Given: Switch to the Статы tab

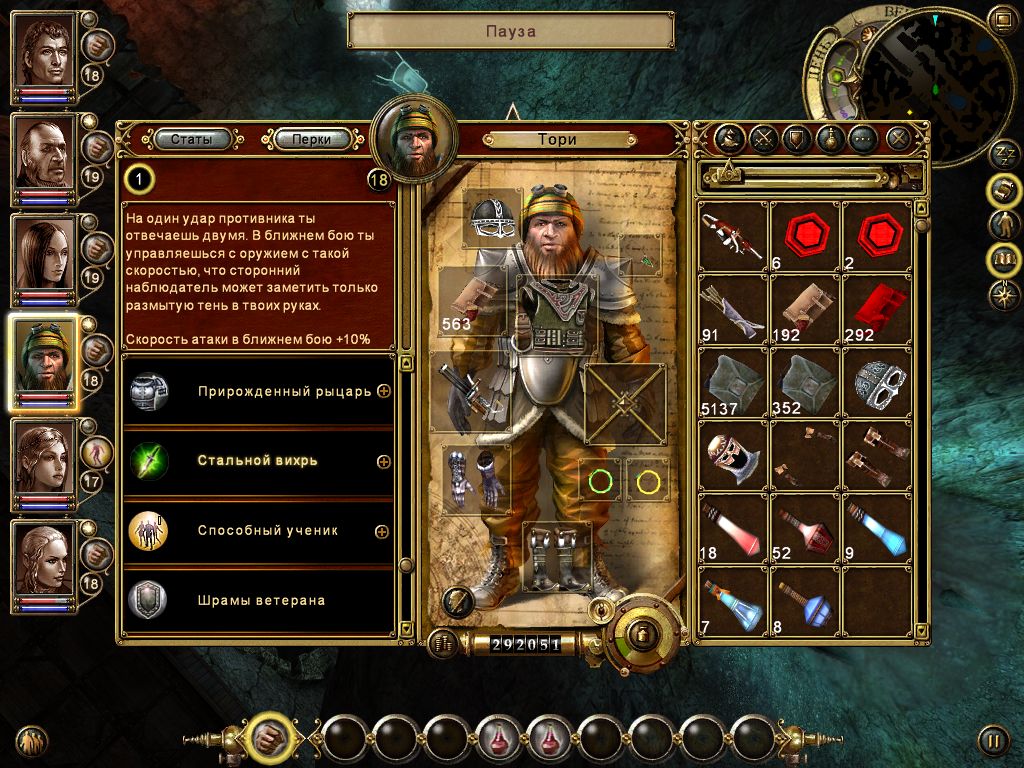Looking at the screenshot, I should 190,140.
